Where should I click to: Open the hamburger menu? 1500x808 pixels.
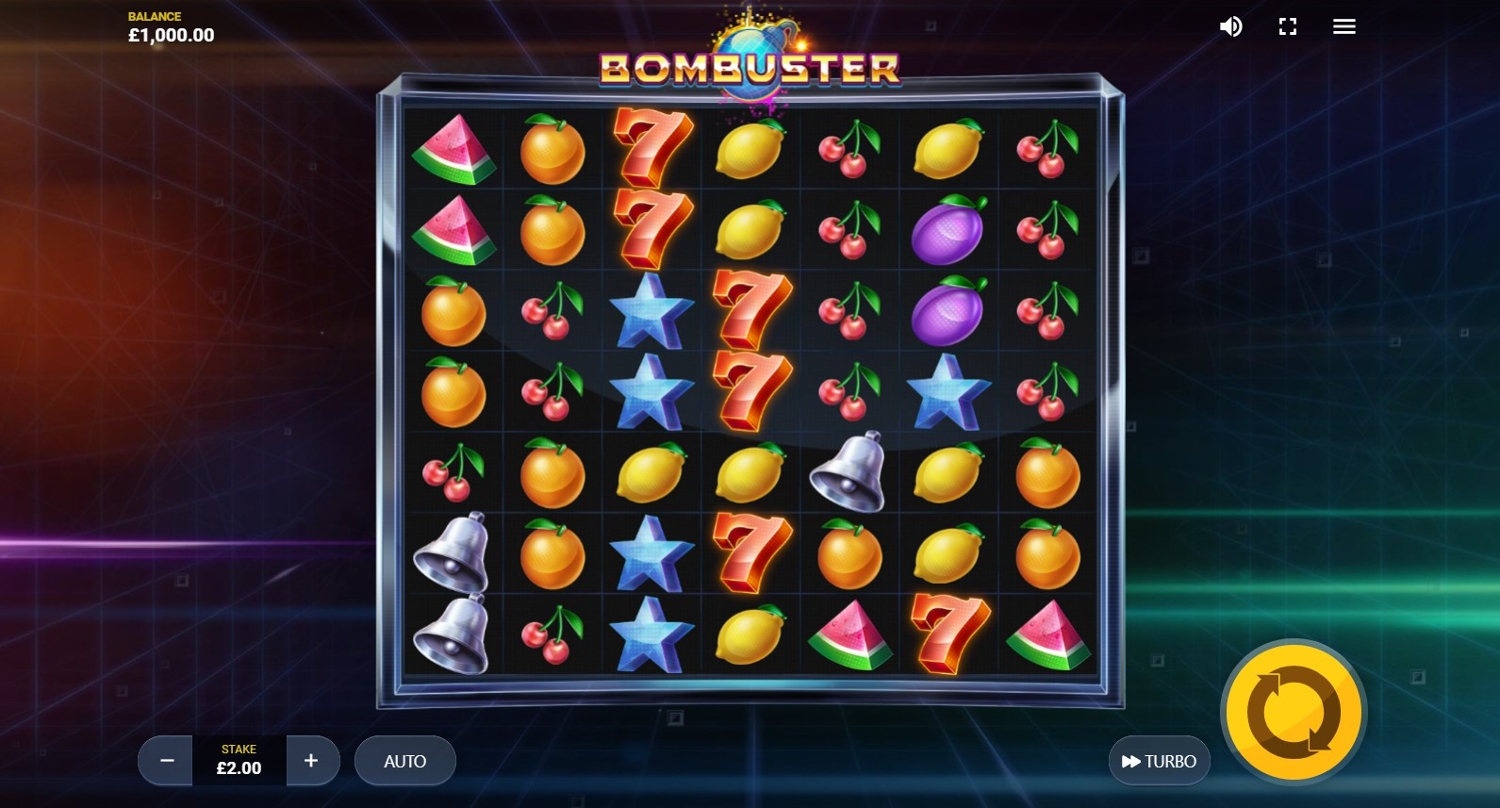pos(1344,27)
